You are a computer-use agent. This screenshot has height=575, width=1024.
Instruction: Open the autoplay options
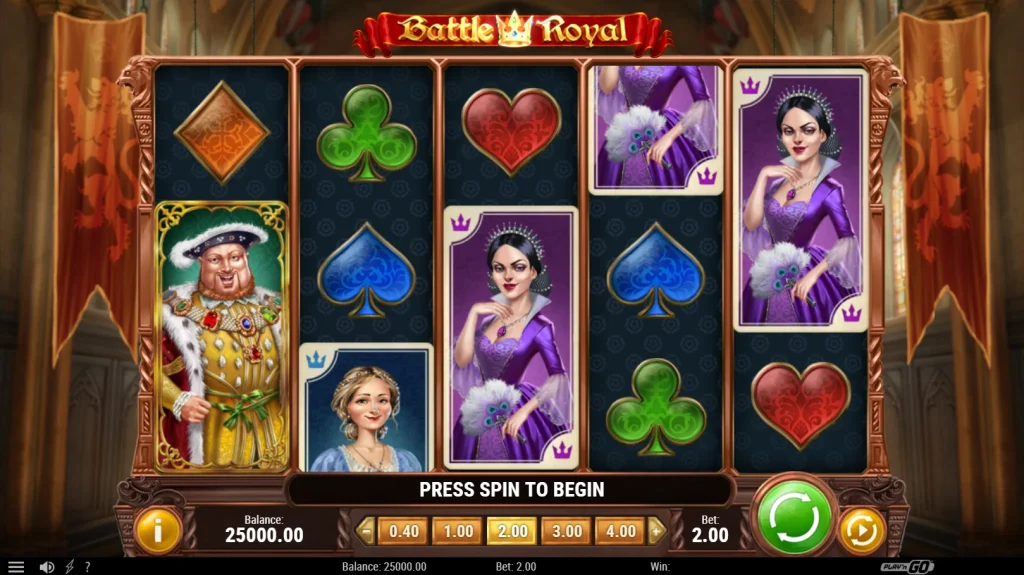tap(861, 530)
